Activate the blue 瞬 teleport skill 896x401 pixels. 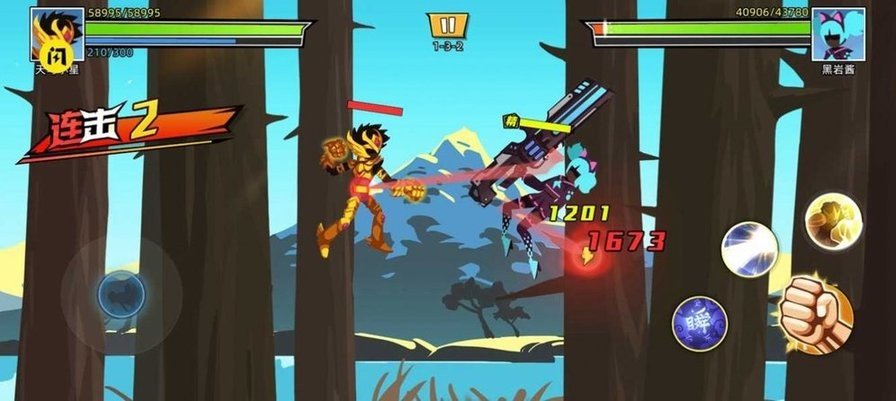click(698, 322)
